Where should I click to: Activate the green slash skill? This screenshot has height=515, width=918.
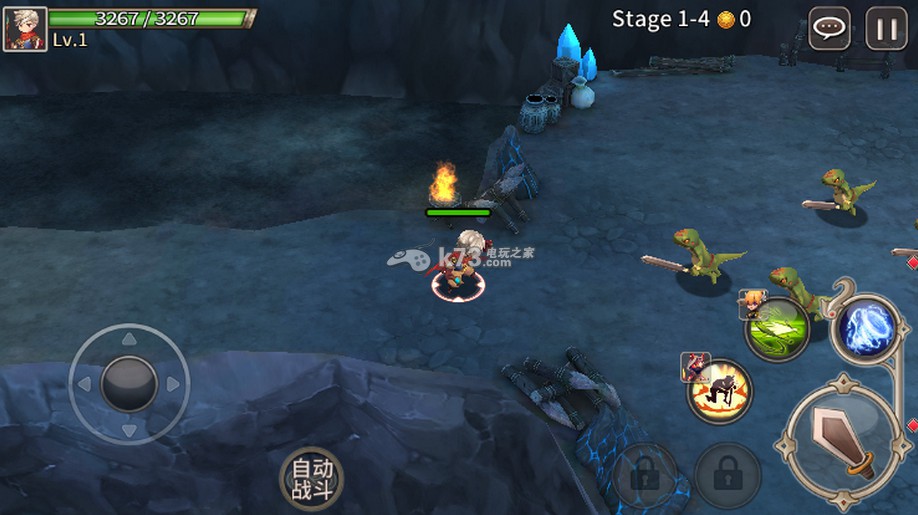[x=777, y=328]
